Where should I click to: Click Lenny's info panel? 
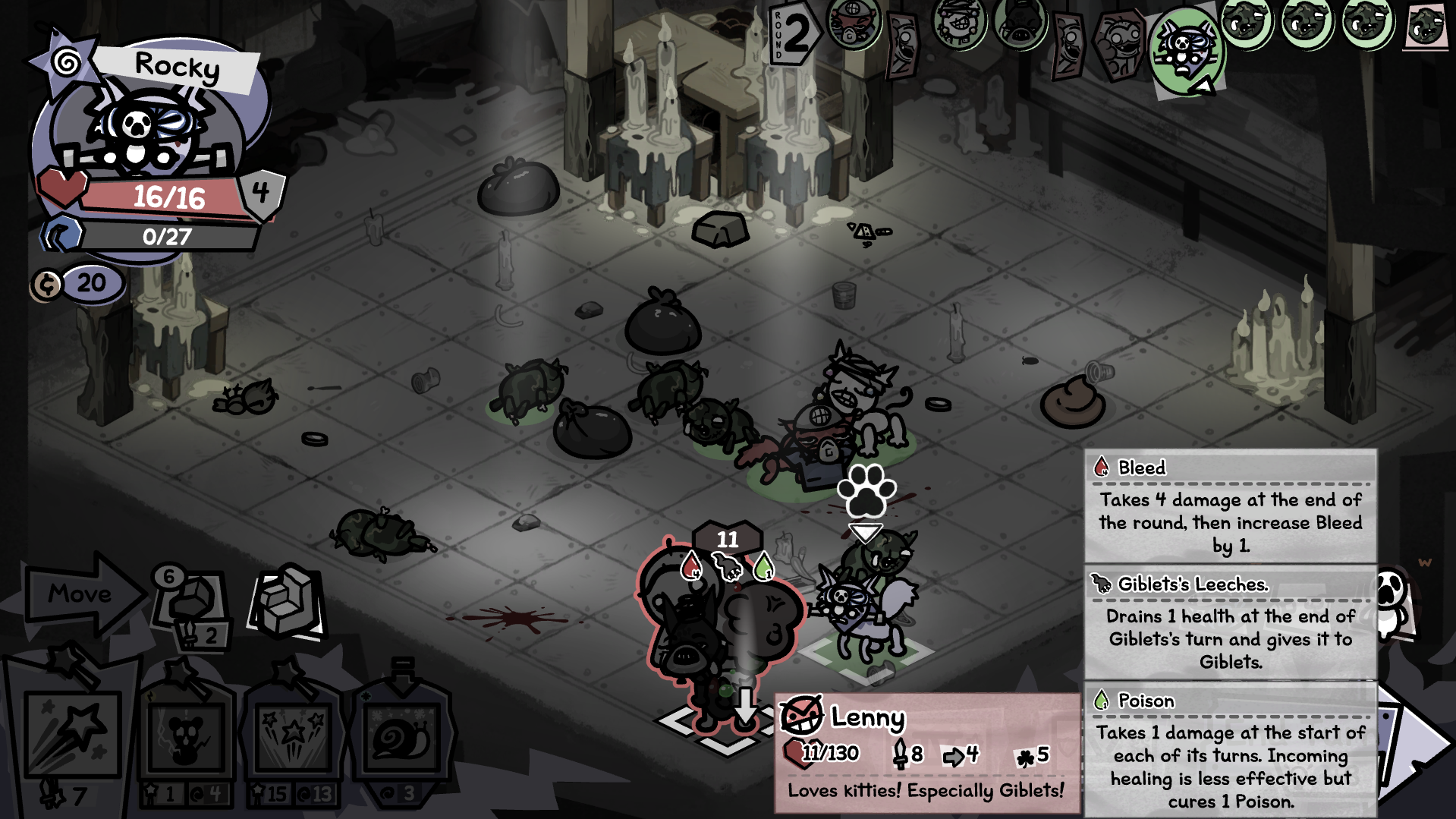pos(927,753)
